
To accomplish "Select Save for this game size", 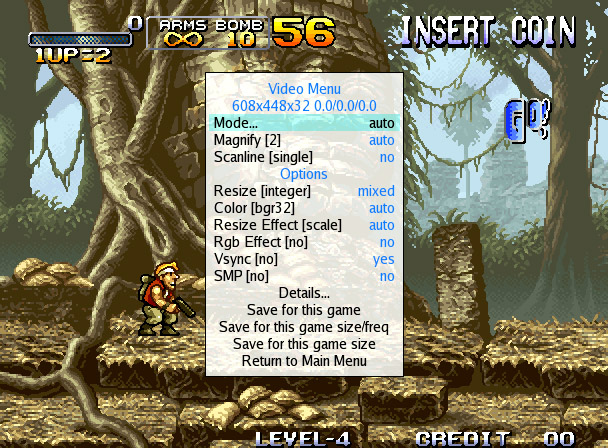I will [x=304, y=344].
